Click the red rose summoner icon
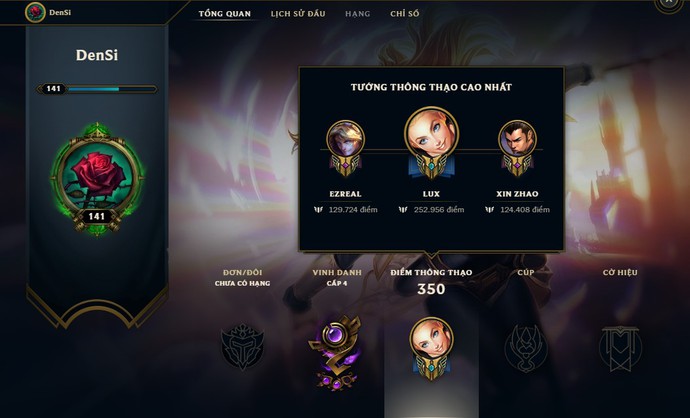 pyautogui.click(x=97, y=176)
